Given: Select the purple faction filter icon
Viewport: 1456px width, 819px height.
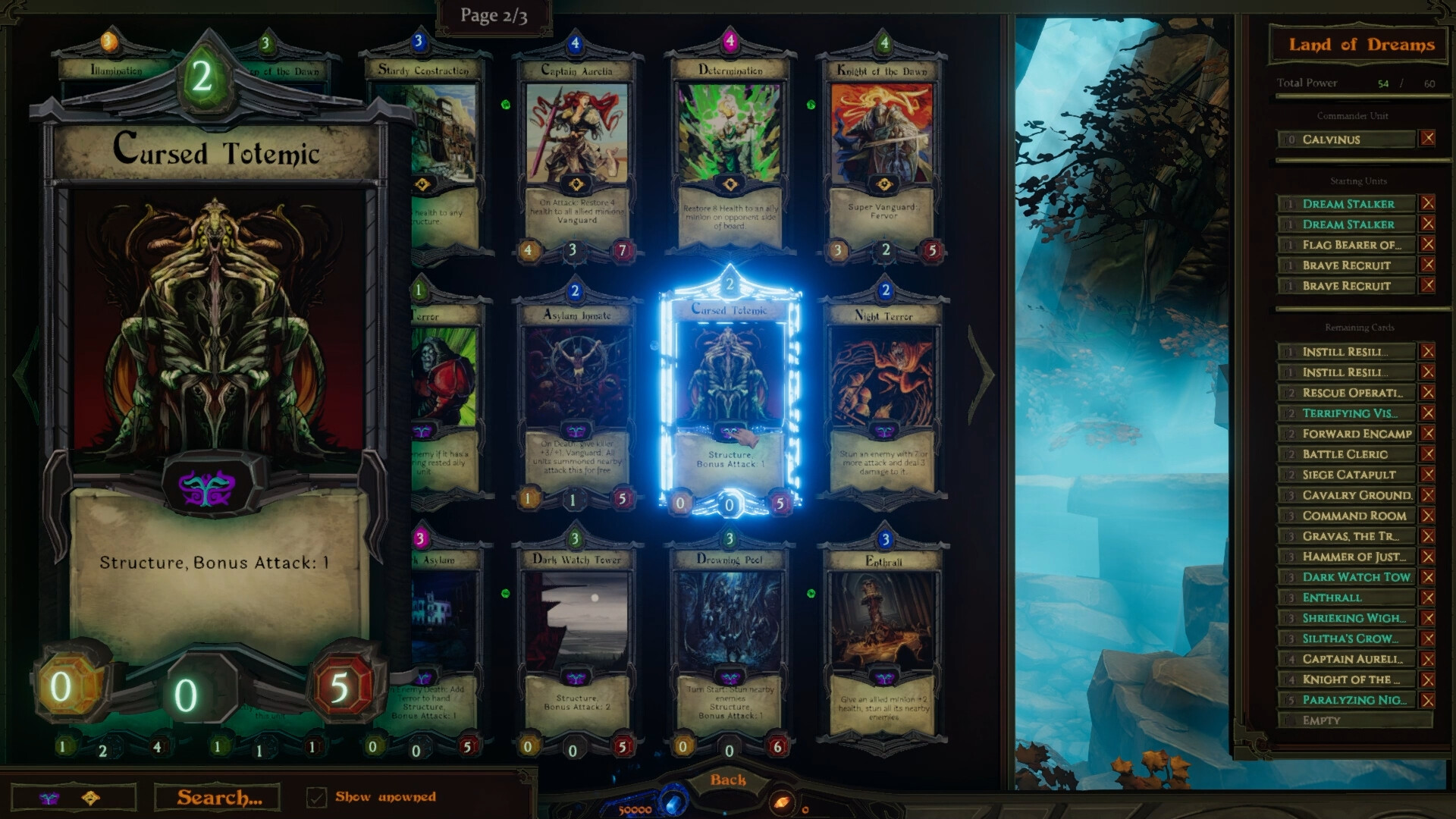Looking at the screenshot, I should pyautogui.click(x=50, y=798).
